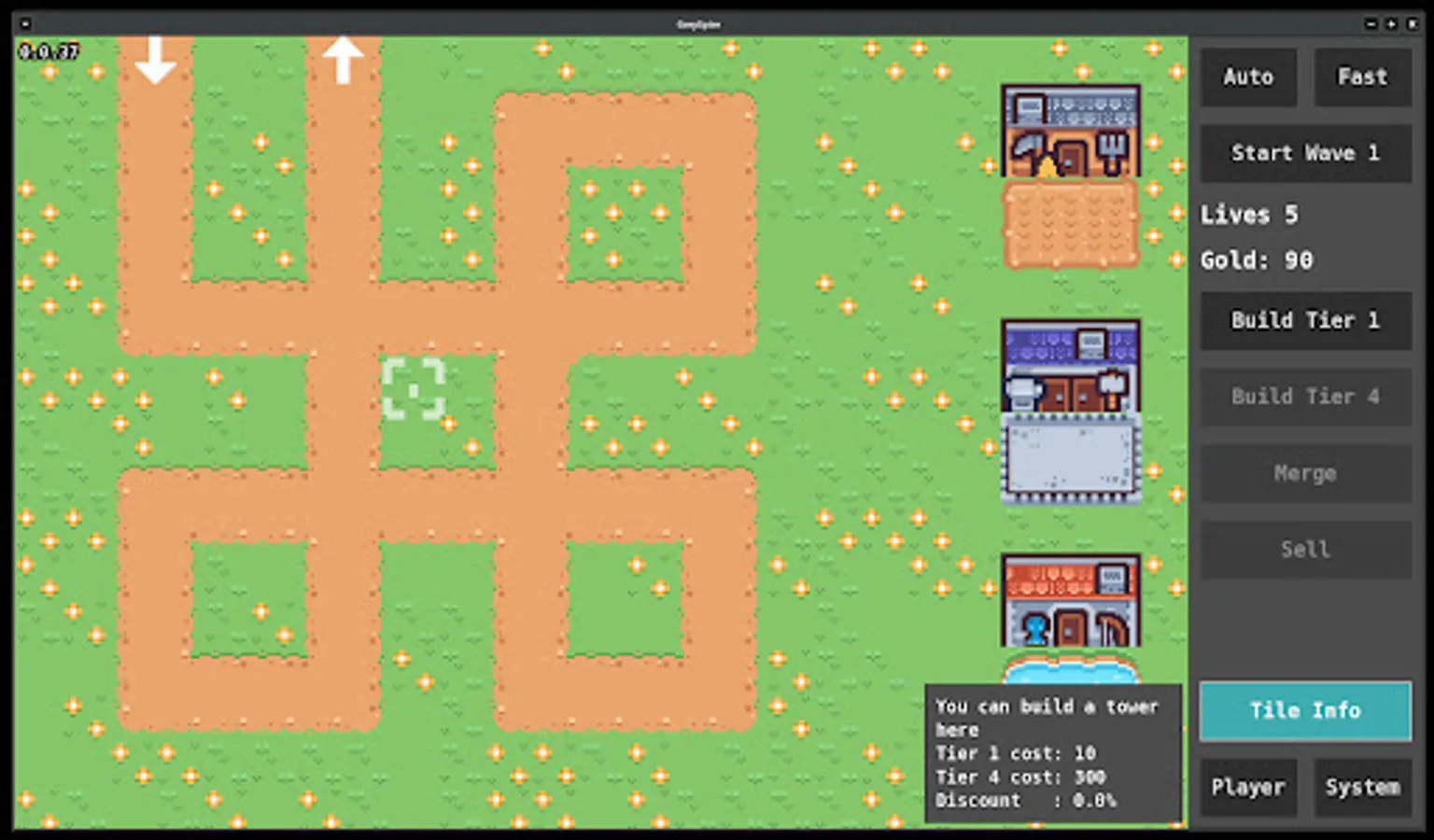Click the disabled Build Tier 4 button

point(1304,397)
